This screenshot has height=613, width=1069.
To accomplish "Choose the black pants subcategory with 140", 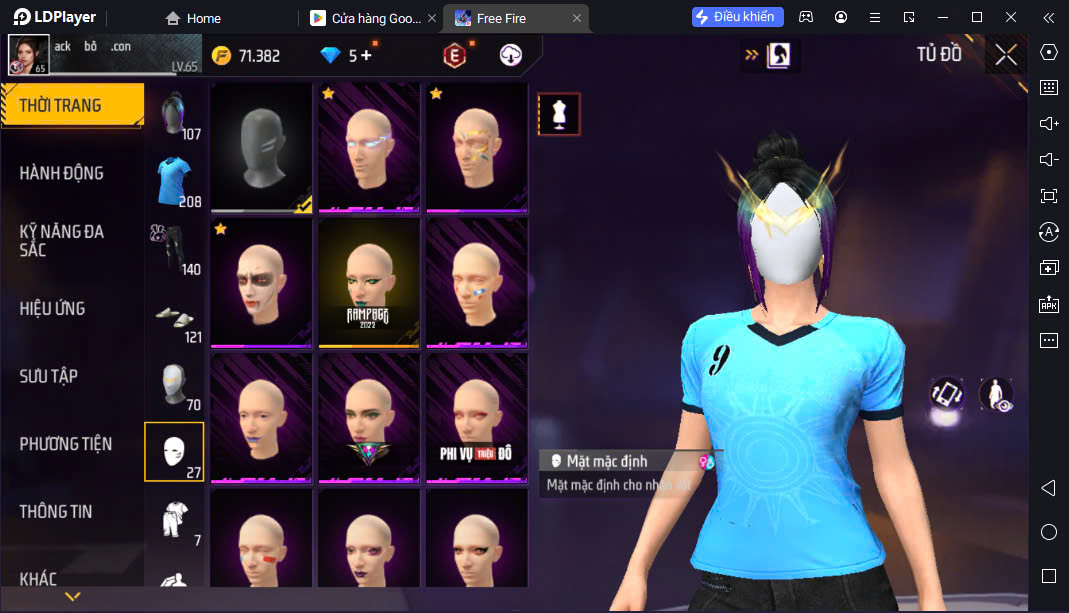I will [175, 249].
